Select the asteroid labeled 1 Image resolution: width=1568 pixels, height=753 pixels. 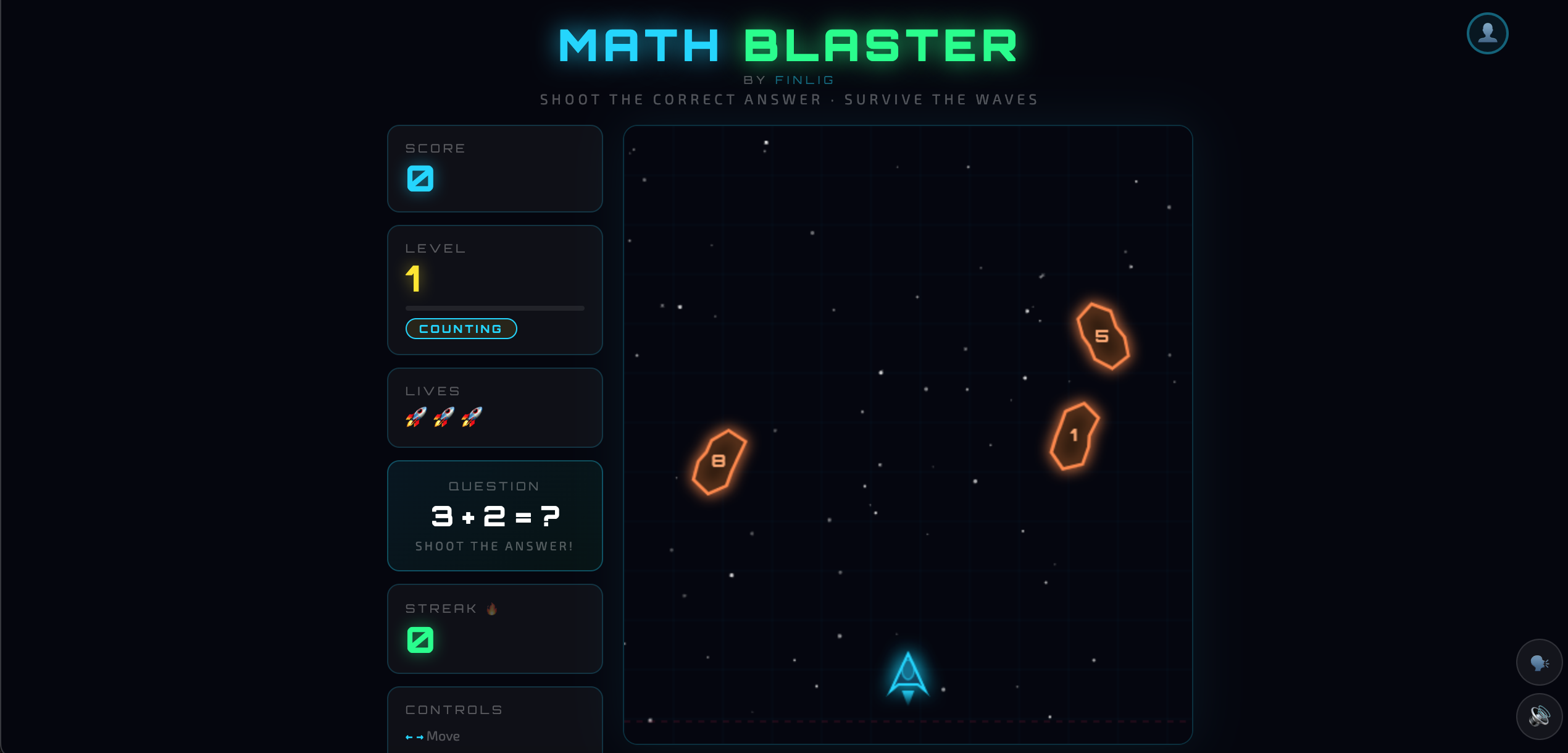(1073, 434)
